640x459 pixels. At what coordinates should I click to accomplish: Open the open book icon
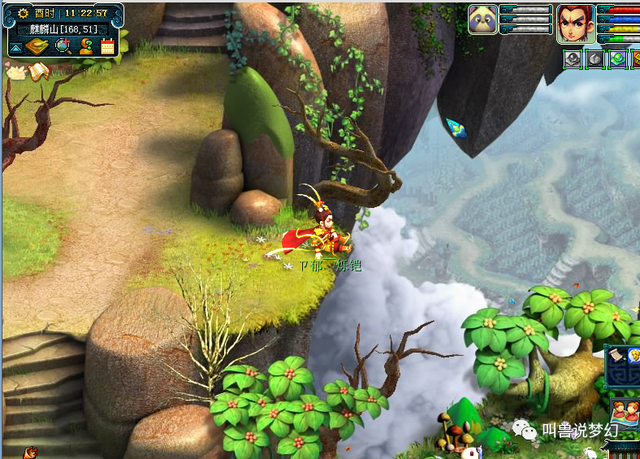click(x=39, y=71)
